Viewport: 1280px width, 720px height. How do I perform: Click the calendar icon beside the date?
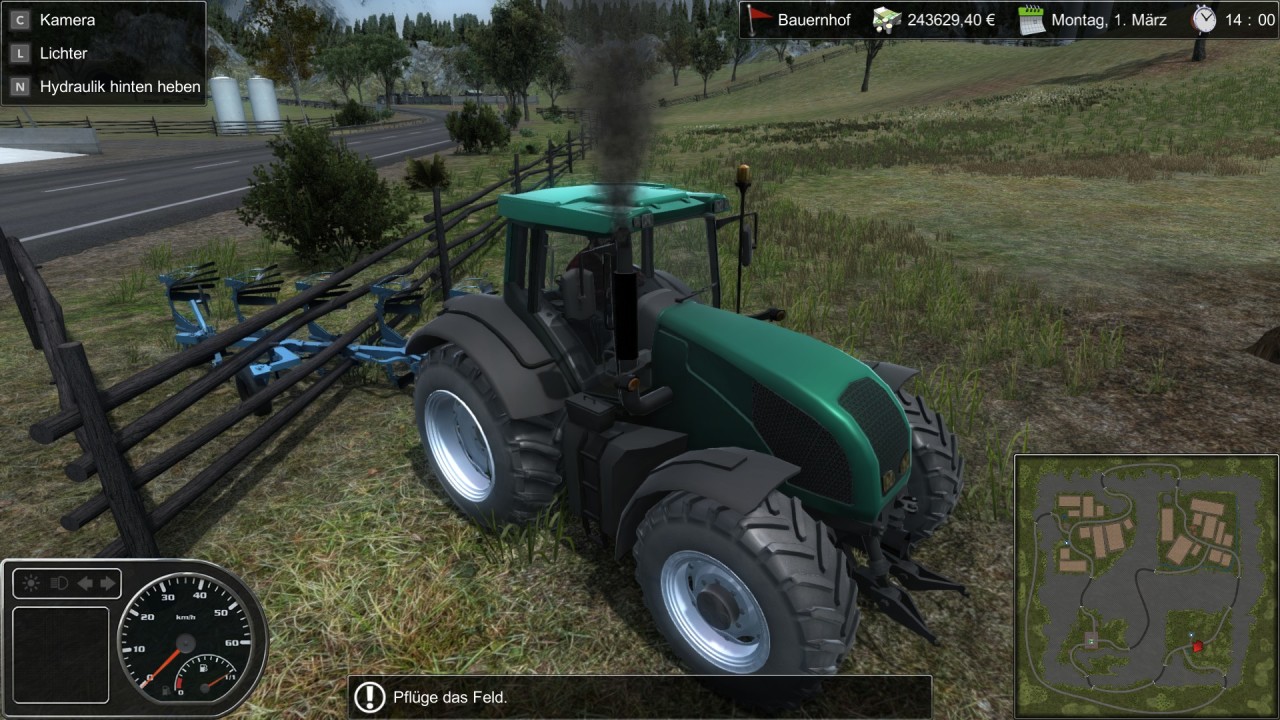coord(1030,19)
